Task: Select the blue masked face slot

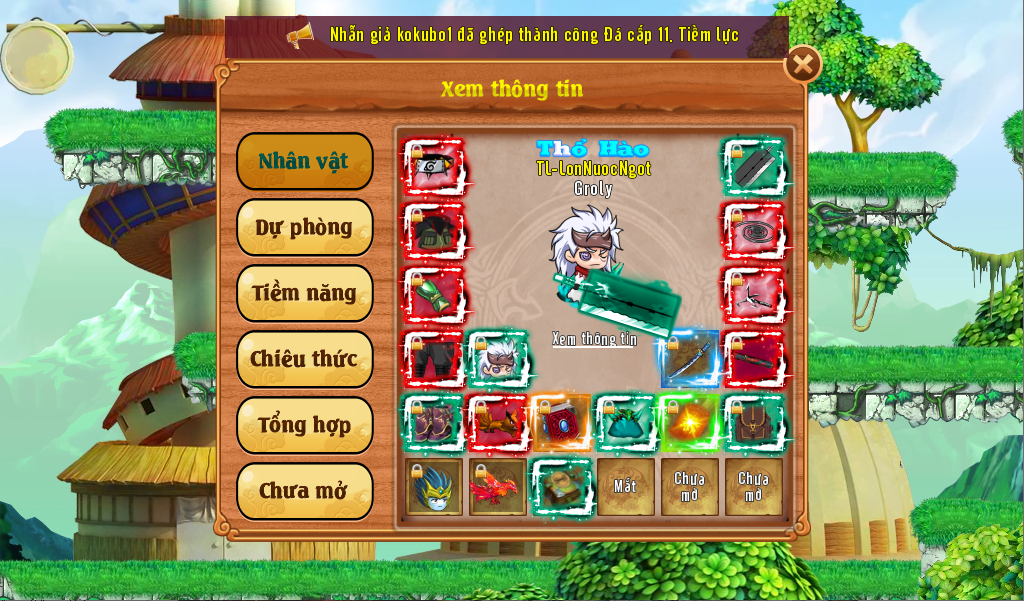Action: coord(434,487)
